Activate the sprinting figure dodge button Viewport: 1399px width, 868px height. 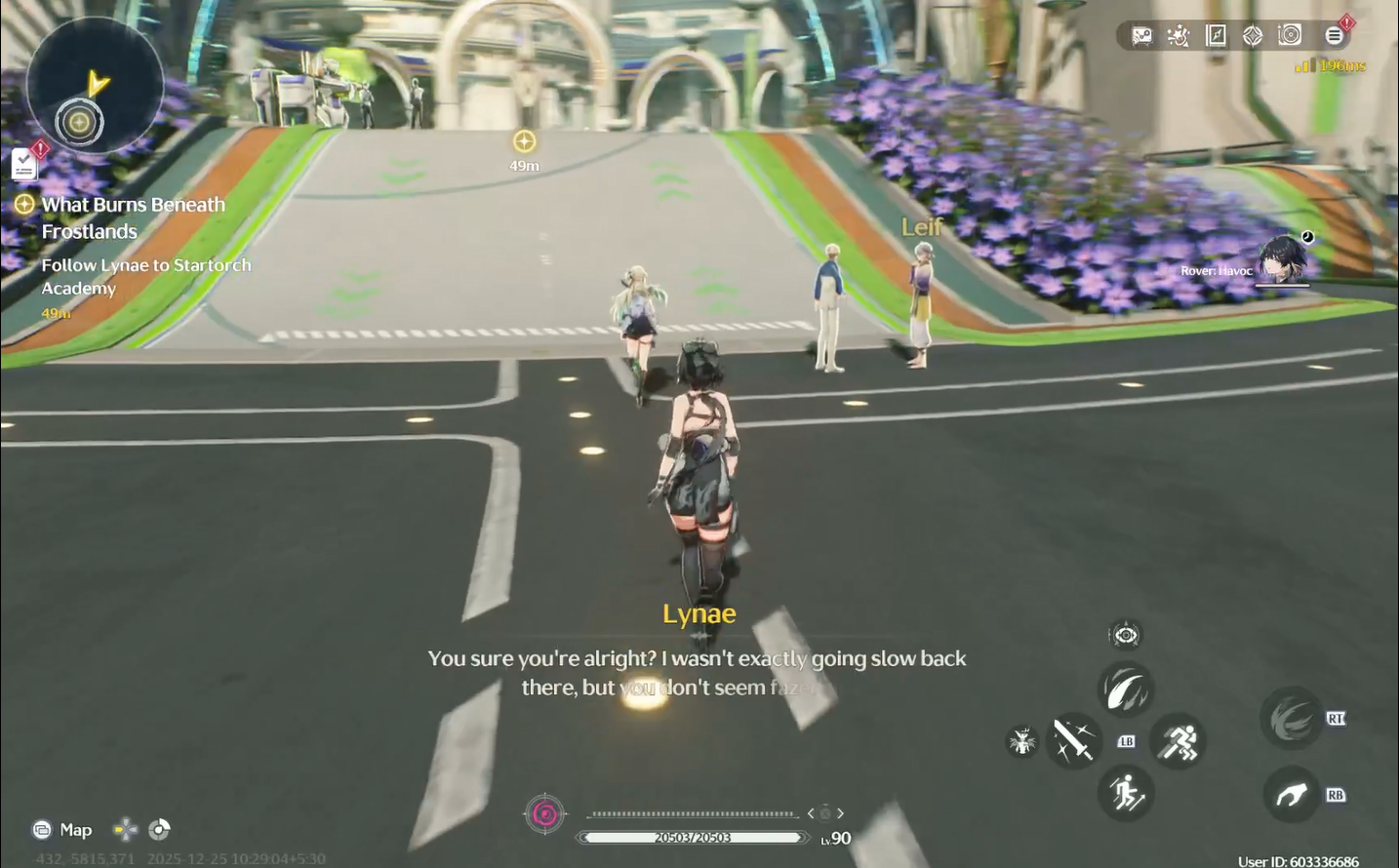tap(1178, 741)
